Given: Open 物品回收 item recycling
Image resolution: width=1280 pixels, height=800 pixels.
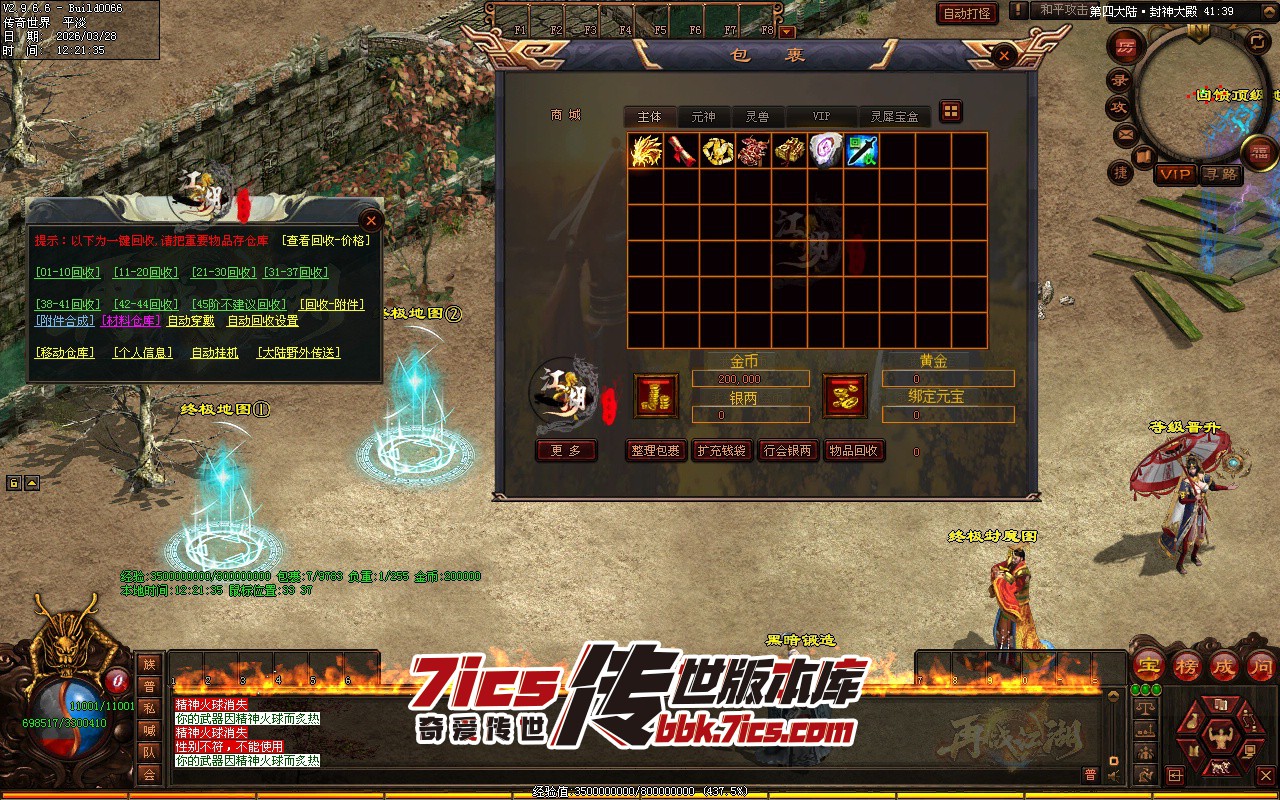Looking at the screenshot, I should (853, 451).
